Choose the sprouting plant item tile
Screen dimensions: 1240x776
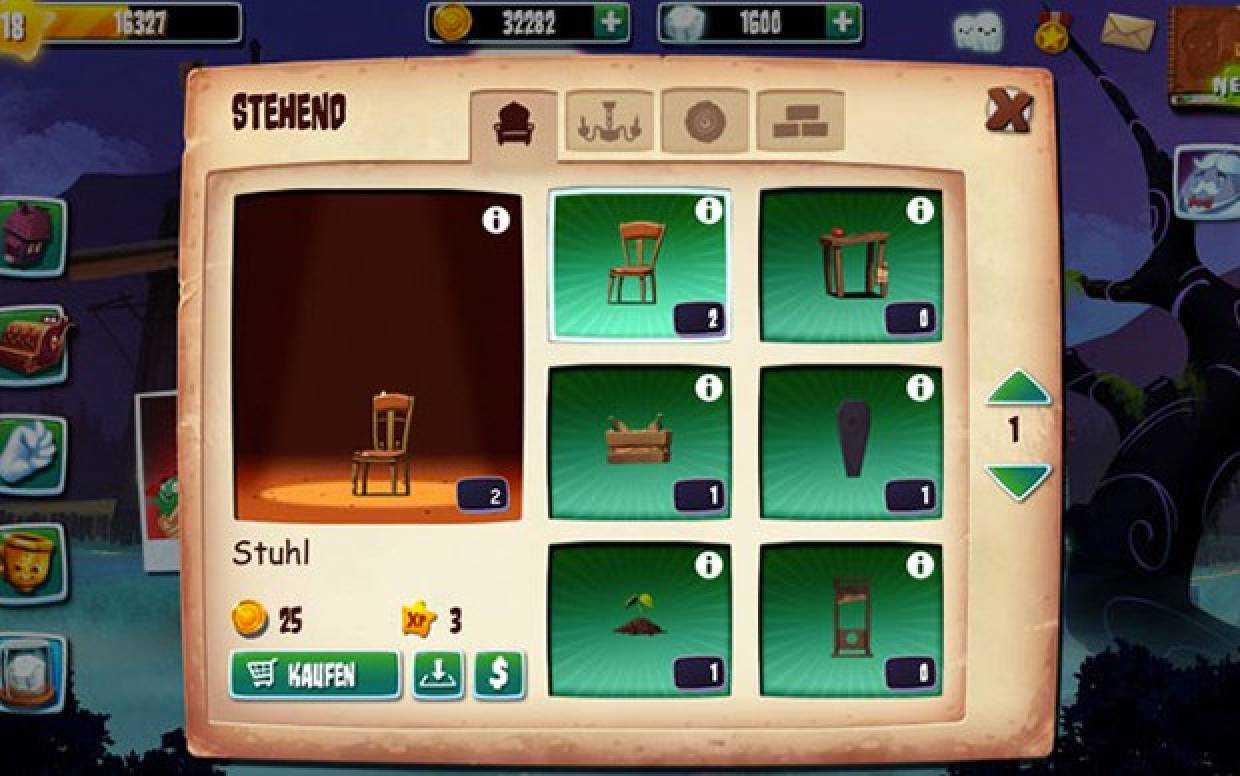point(639,620)
